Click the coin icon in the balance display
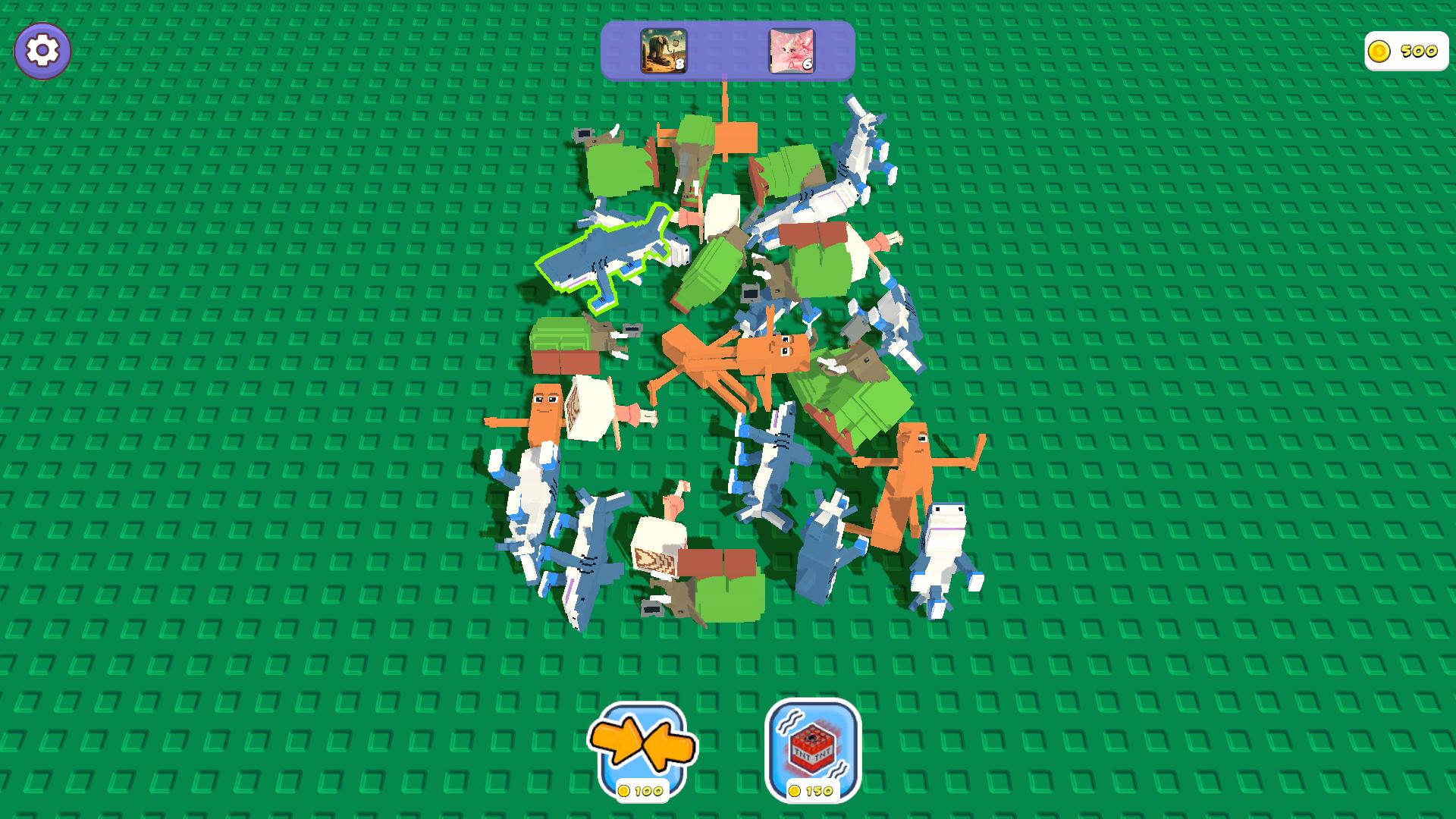Viewport: 1456px width, 819px height. [x=1380, y=52]
